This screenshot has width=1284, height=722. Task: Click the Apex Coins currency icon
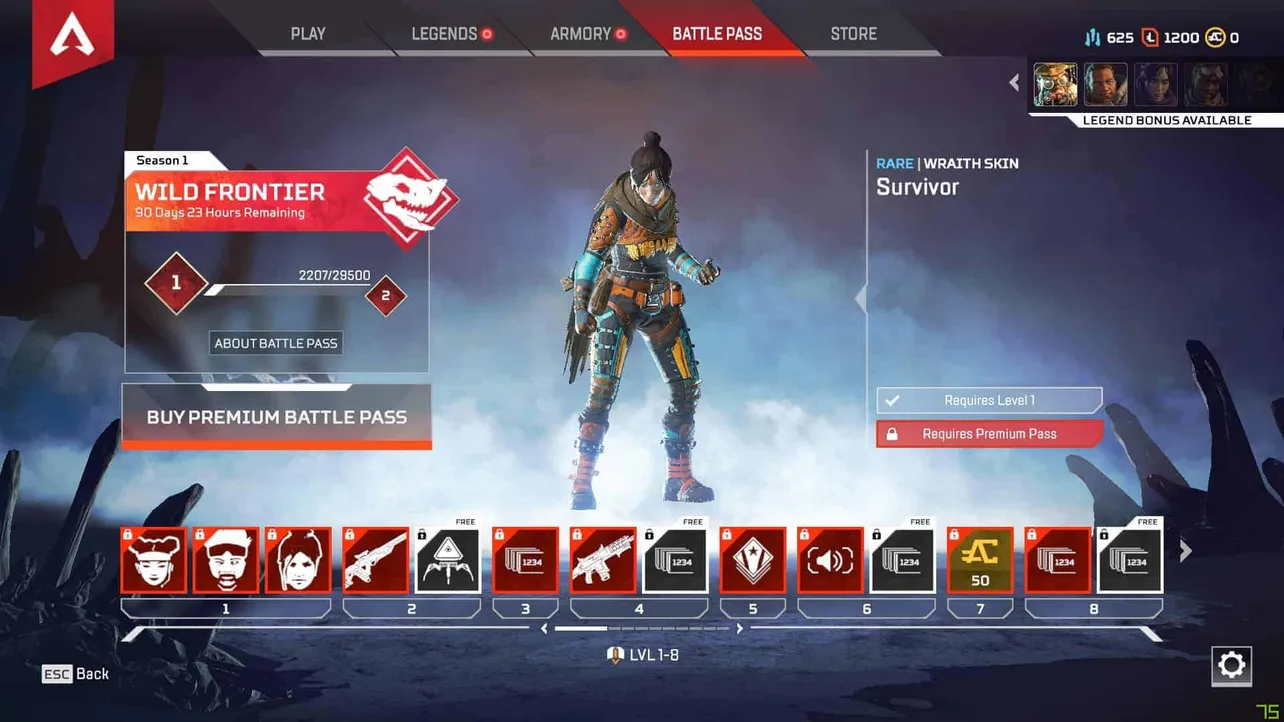1214,37
